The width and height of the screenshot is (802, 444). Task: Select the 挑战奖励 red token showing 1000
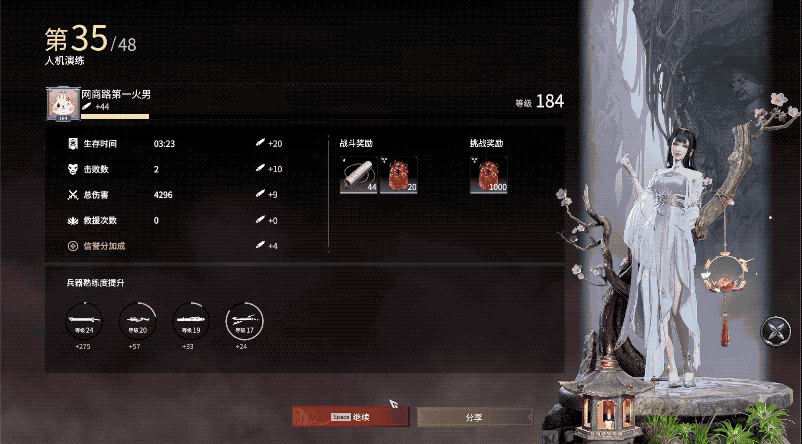click(x=489, y=174)
